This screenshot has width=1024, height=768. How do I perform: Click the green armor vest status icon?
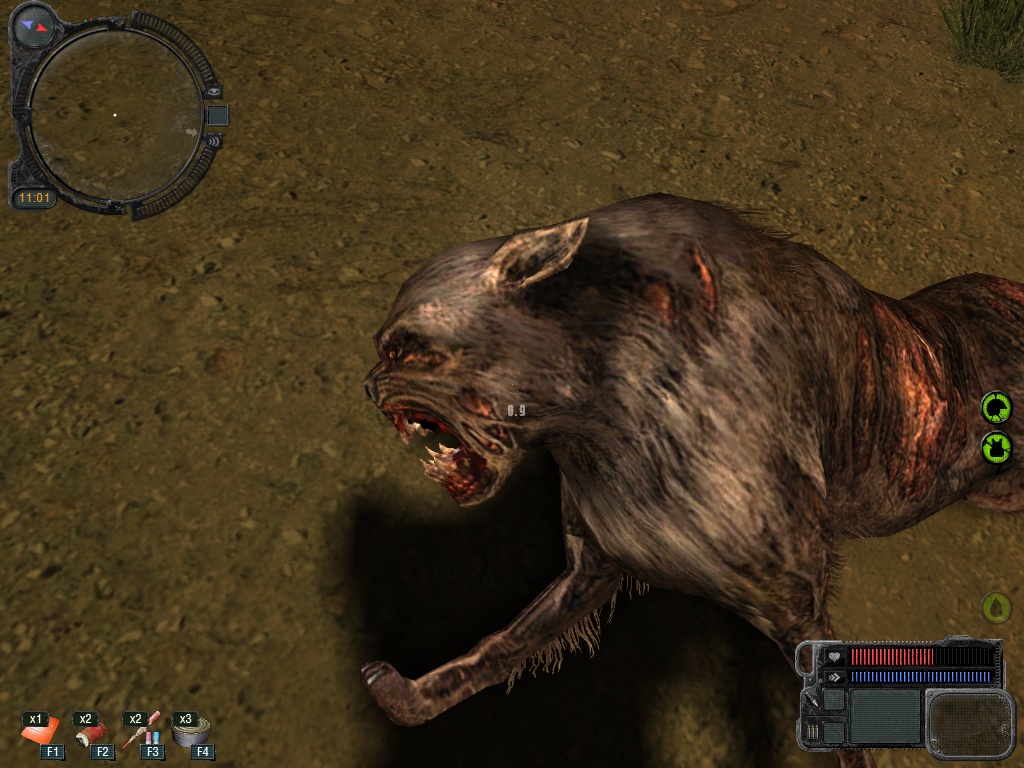tap(996, 446)
